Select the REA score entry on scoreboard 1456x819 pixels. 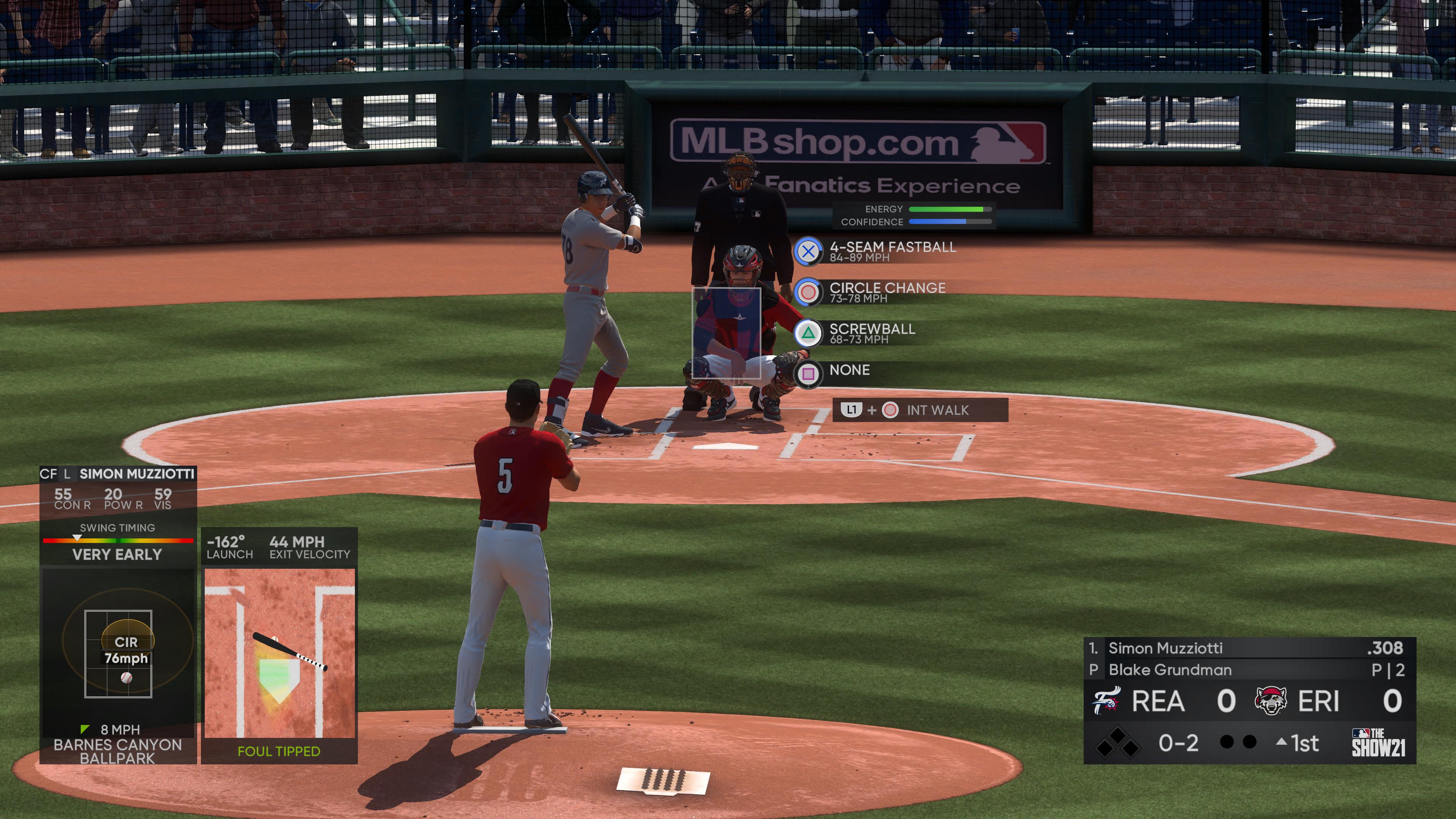(x=1188, y=701)
